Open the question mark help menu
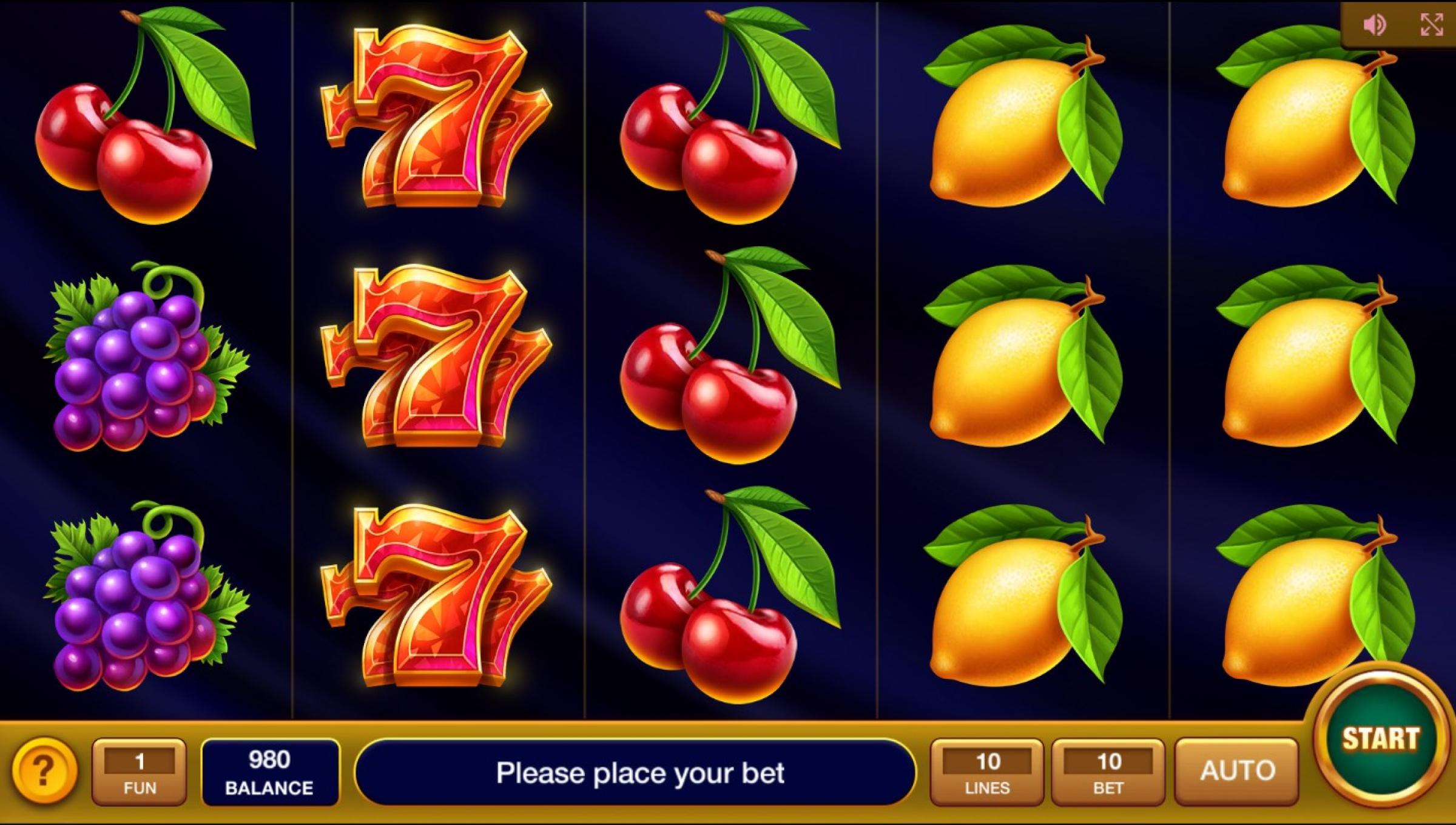The width and height of the screenshot is (1456, 825). (44, 770)
